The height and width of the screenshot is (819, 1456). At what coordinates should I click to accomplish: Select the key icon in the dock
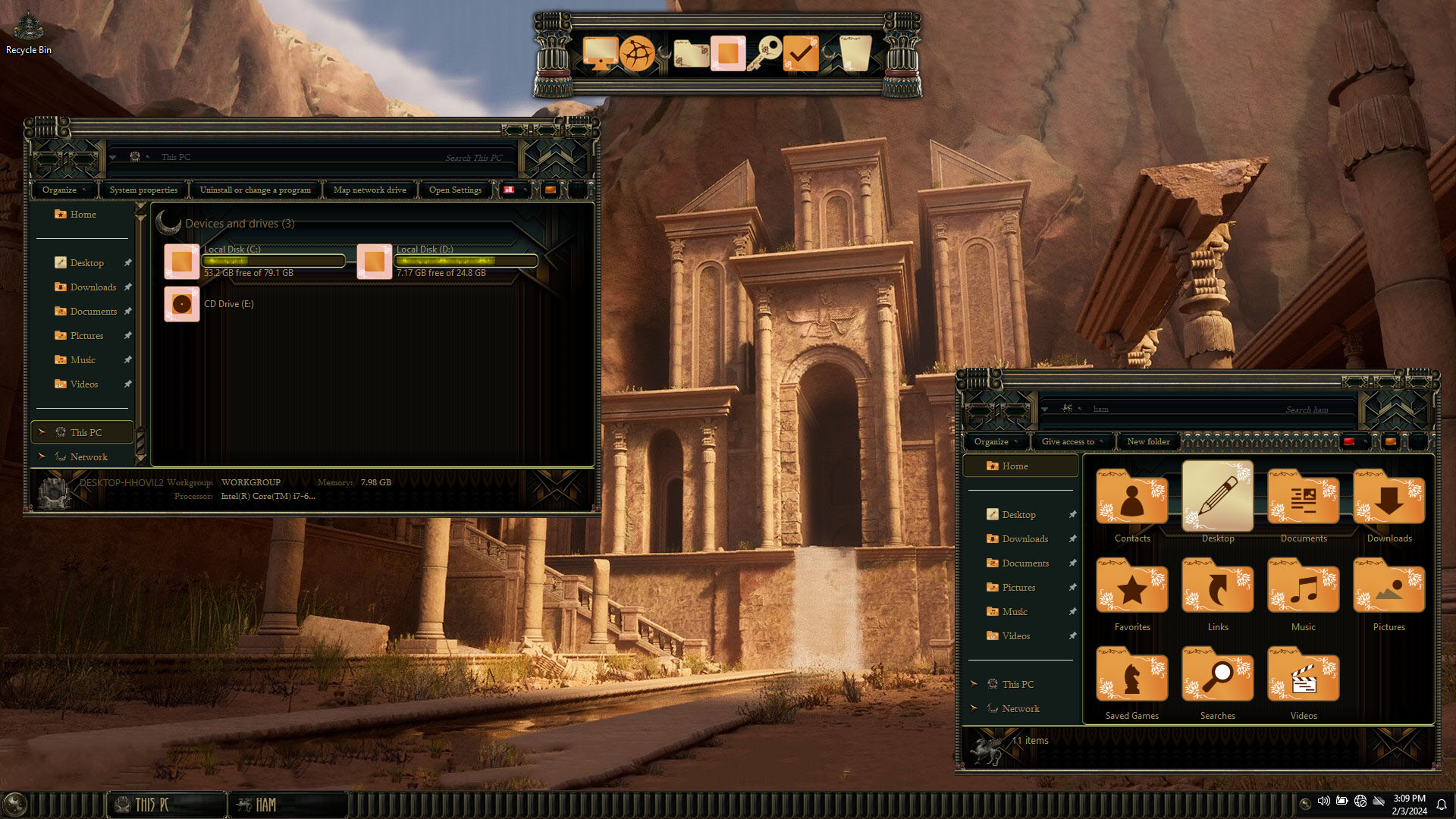tap(764, 54)
